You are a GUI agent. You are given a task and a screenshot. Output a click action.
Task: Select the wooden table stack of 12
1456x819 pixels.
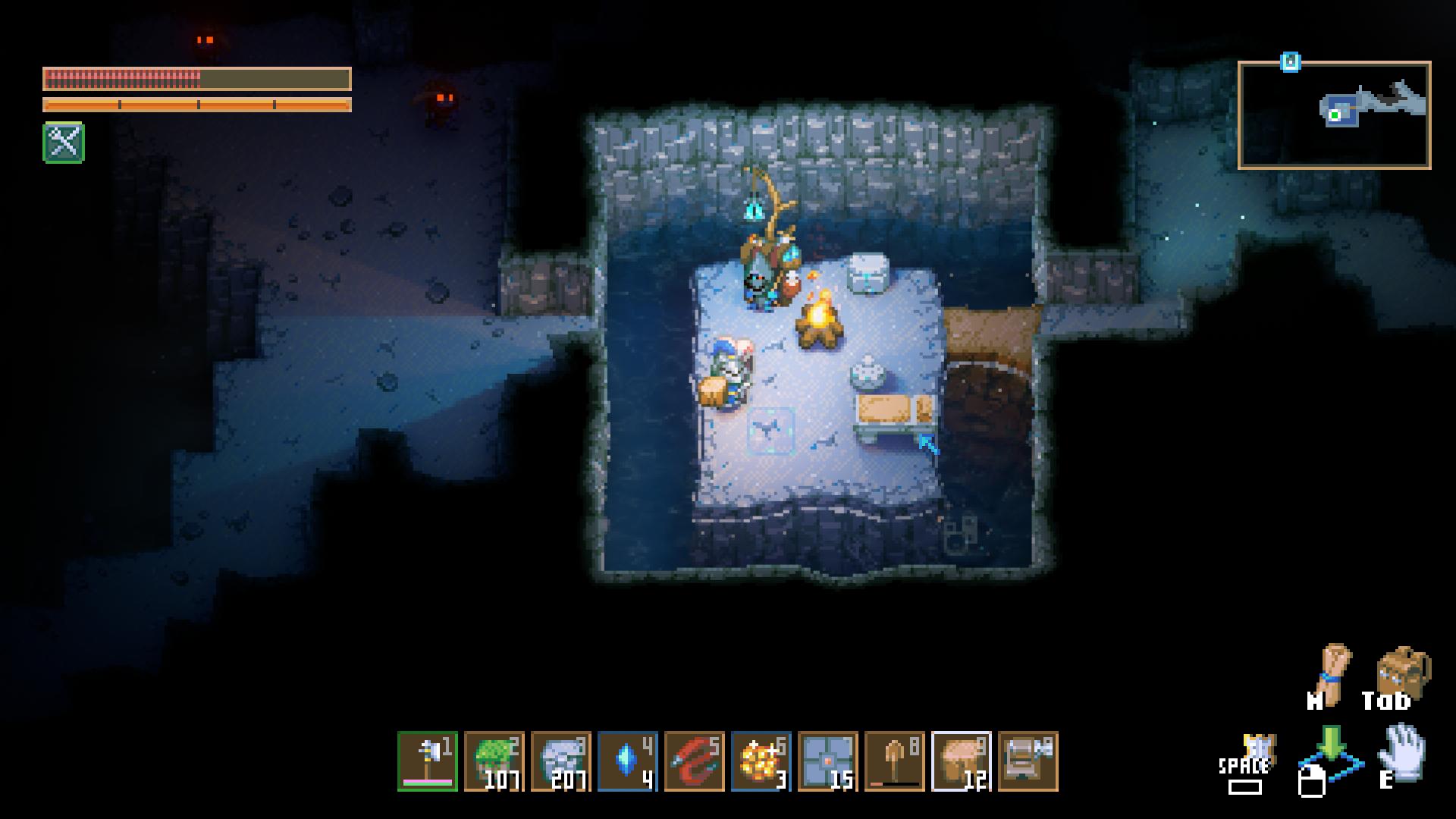click(x=962, y=761)
